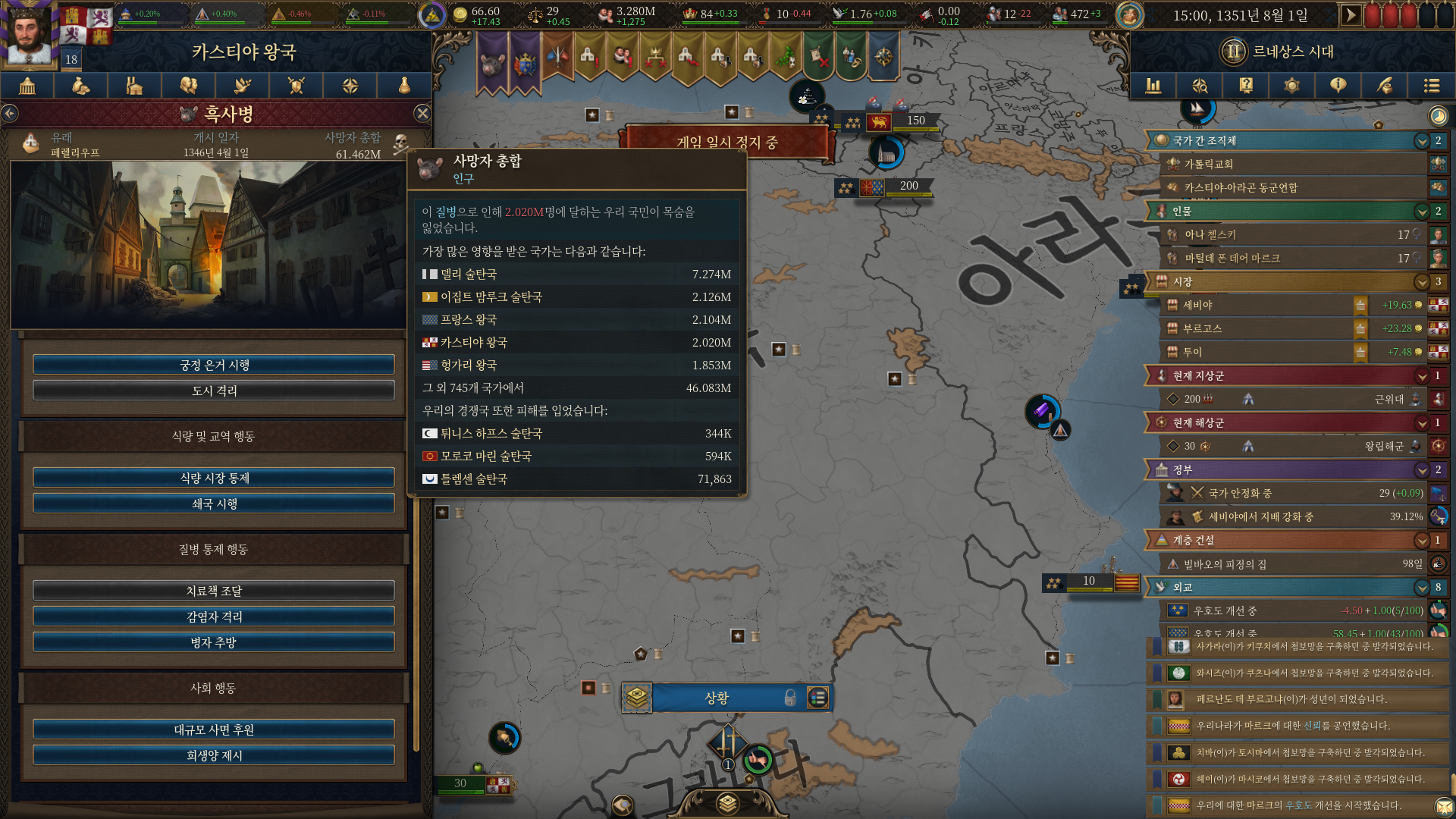Click the 39.12% Seville control progress bar
This screenshot has height=819, width=1456.
click(1289, 516)
